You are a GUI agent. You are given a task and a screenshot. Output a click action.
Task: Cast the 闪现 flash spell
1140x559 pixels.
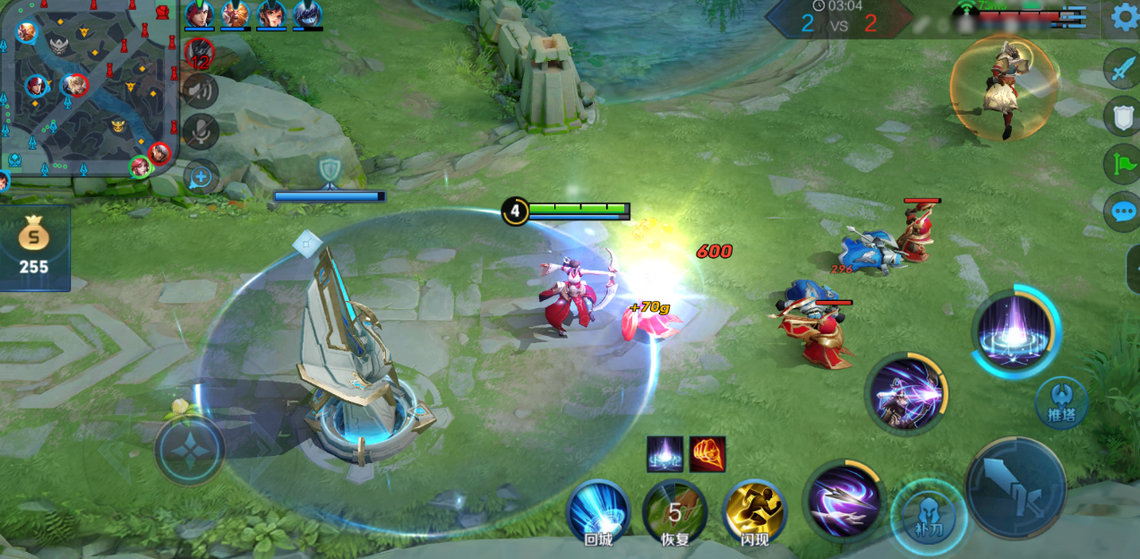[x=755, y=511]
